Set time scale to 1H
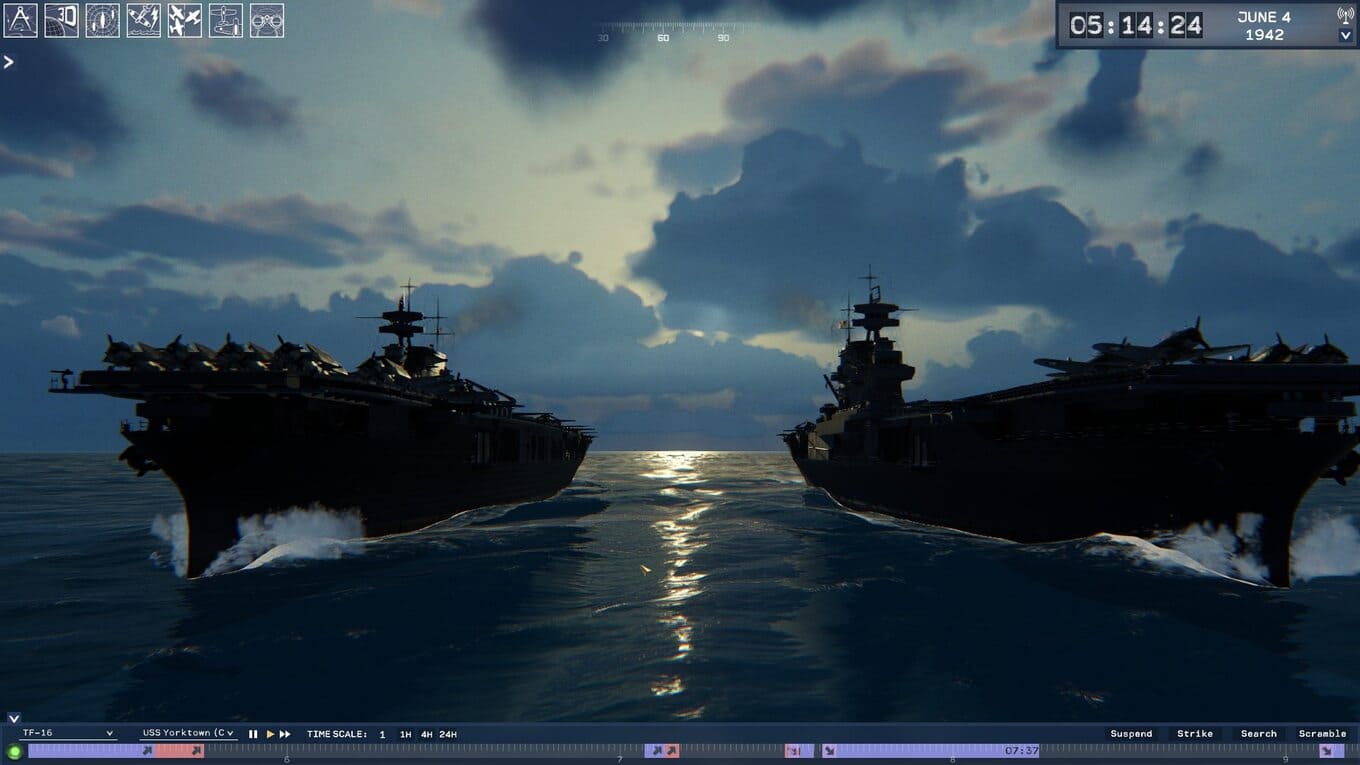Image resolution: width=1360 pixels, height=765 pixels. (405, 734)
